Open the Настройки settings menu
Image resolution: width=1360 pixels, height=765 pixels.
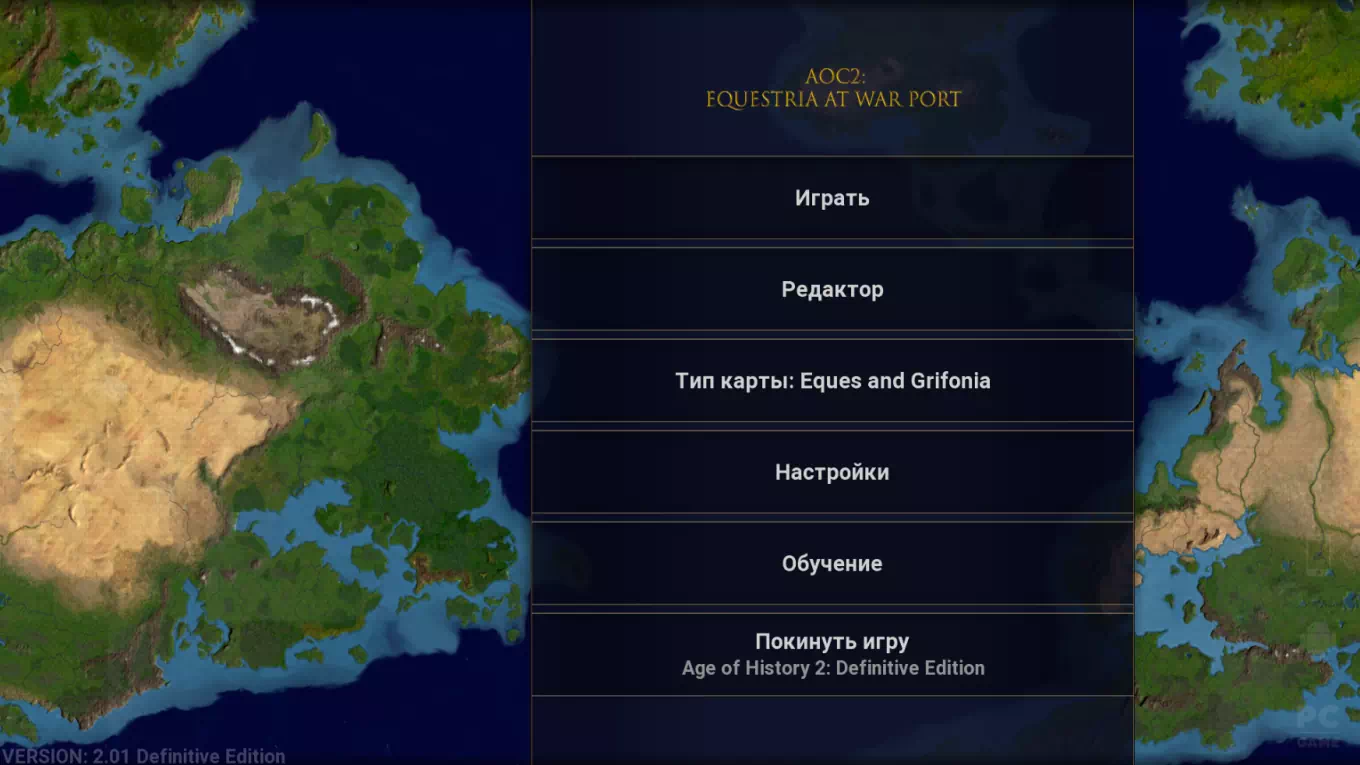click(832, 472)
